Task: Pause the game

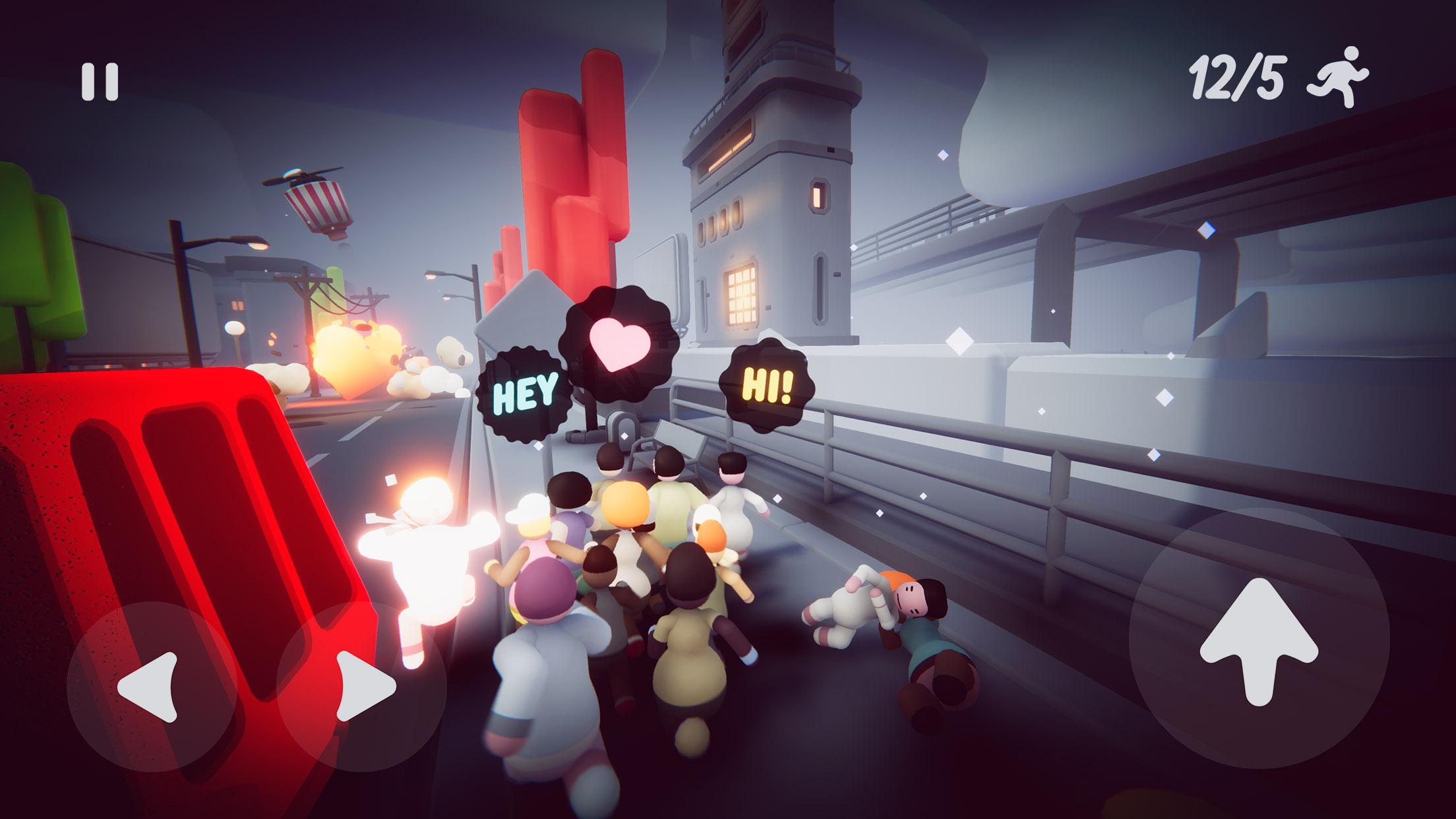Action: 100,82
